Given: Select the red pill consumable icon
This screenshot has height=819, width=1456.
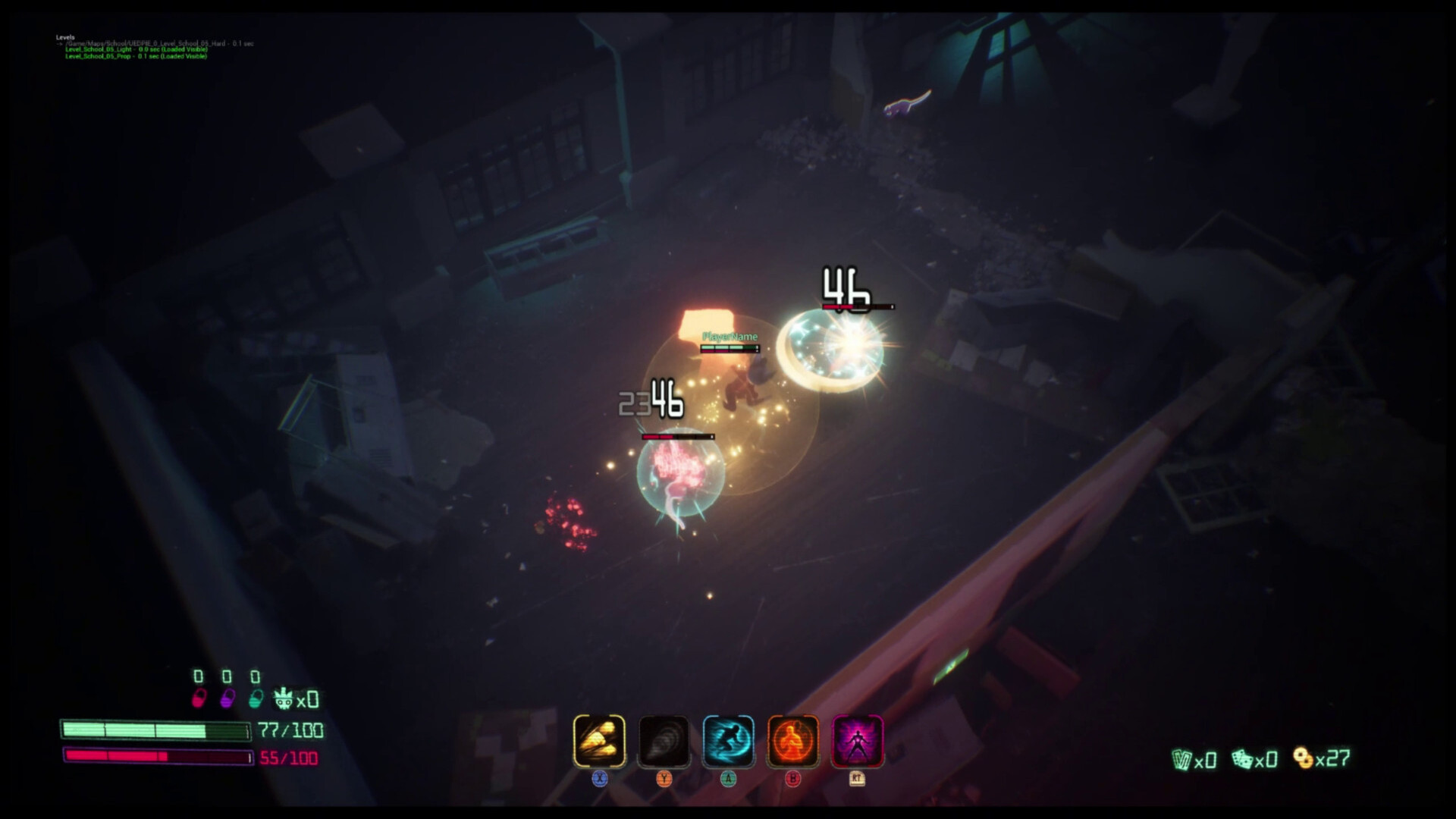Looking at the screenshot, I should click(x=199, y=698).
